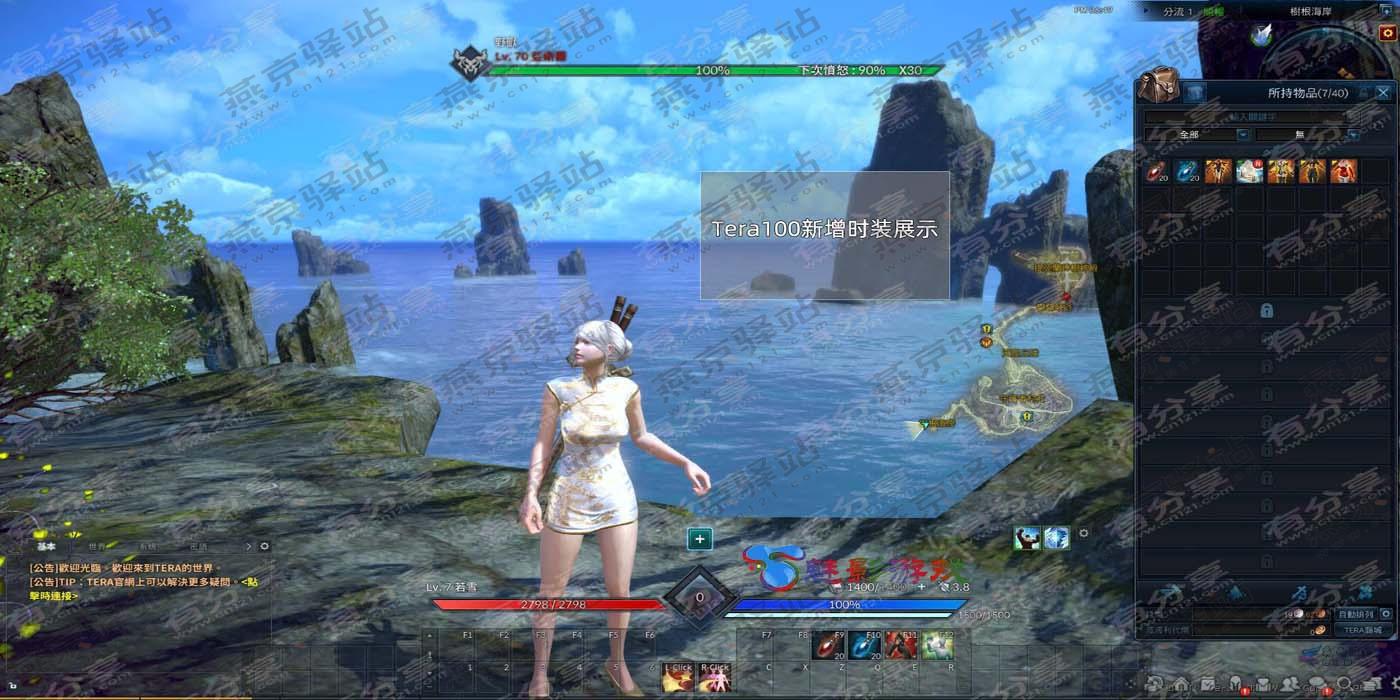
Task: Open the minimap settings gear
Action: pos(1387,33)
